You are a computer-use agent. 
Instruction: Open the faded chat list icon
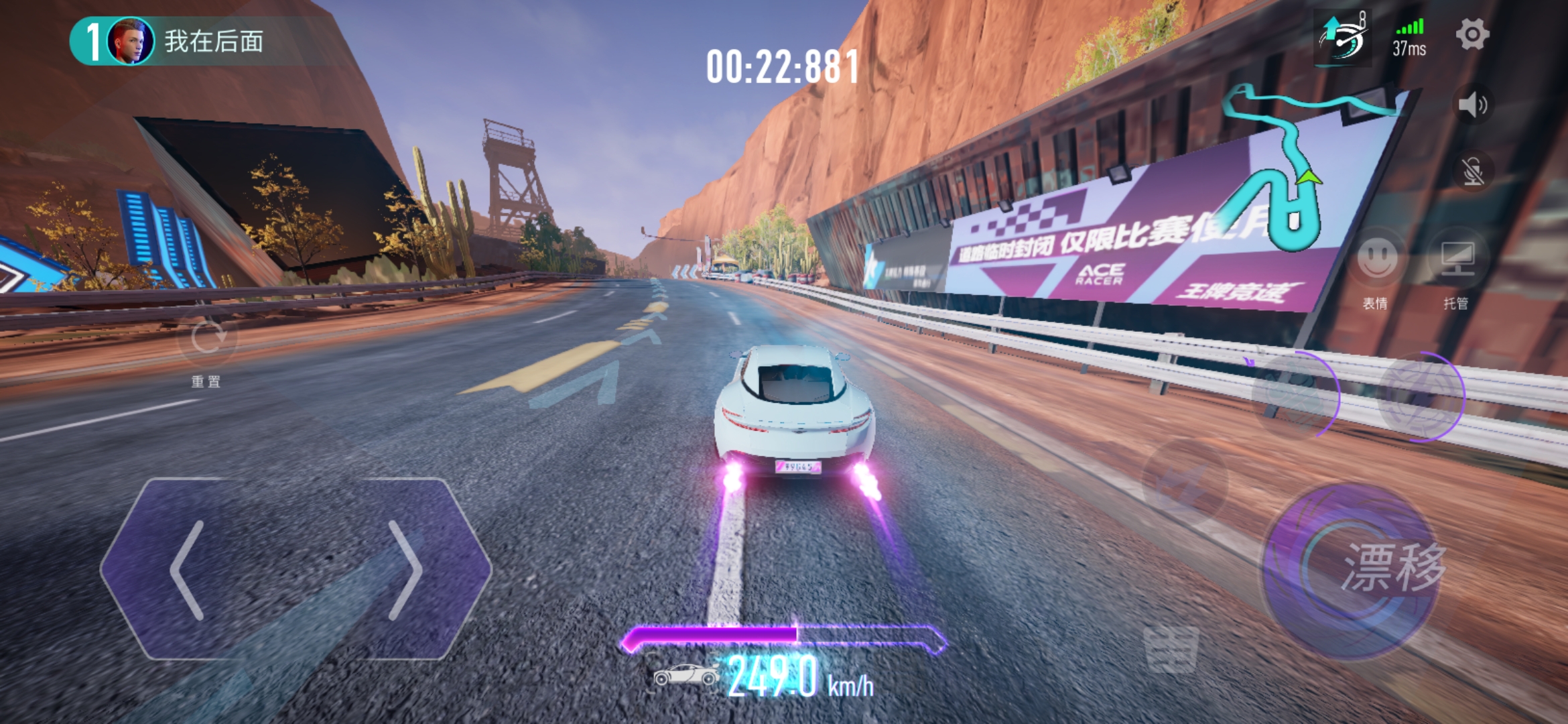click(x=1171, y=649)
